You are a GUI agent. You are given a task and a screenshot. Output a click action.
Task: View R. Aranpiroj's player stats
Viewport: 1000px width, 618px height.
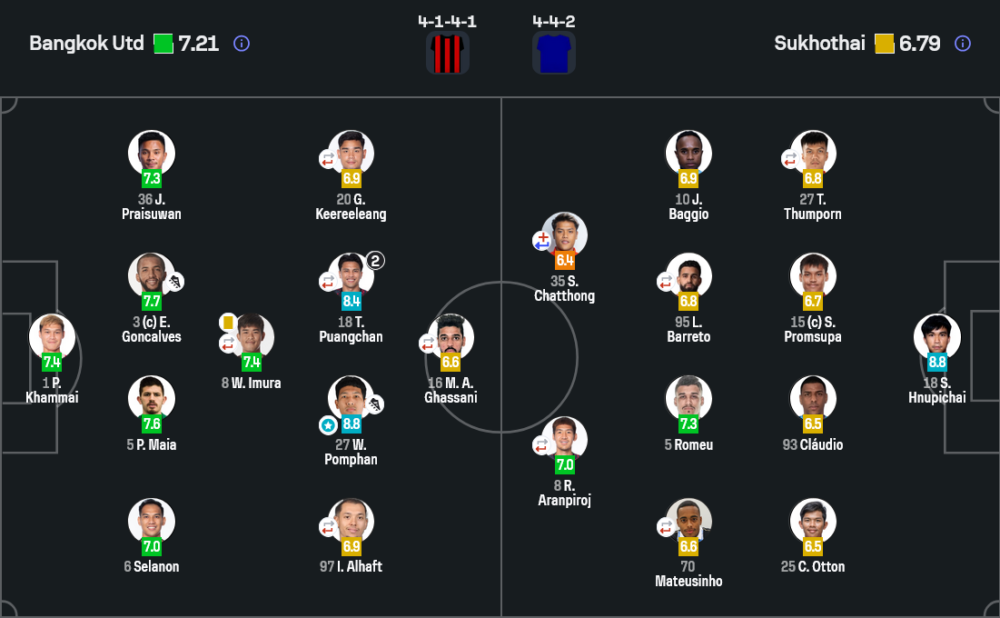564,439
